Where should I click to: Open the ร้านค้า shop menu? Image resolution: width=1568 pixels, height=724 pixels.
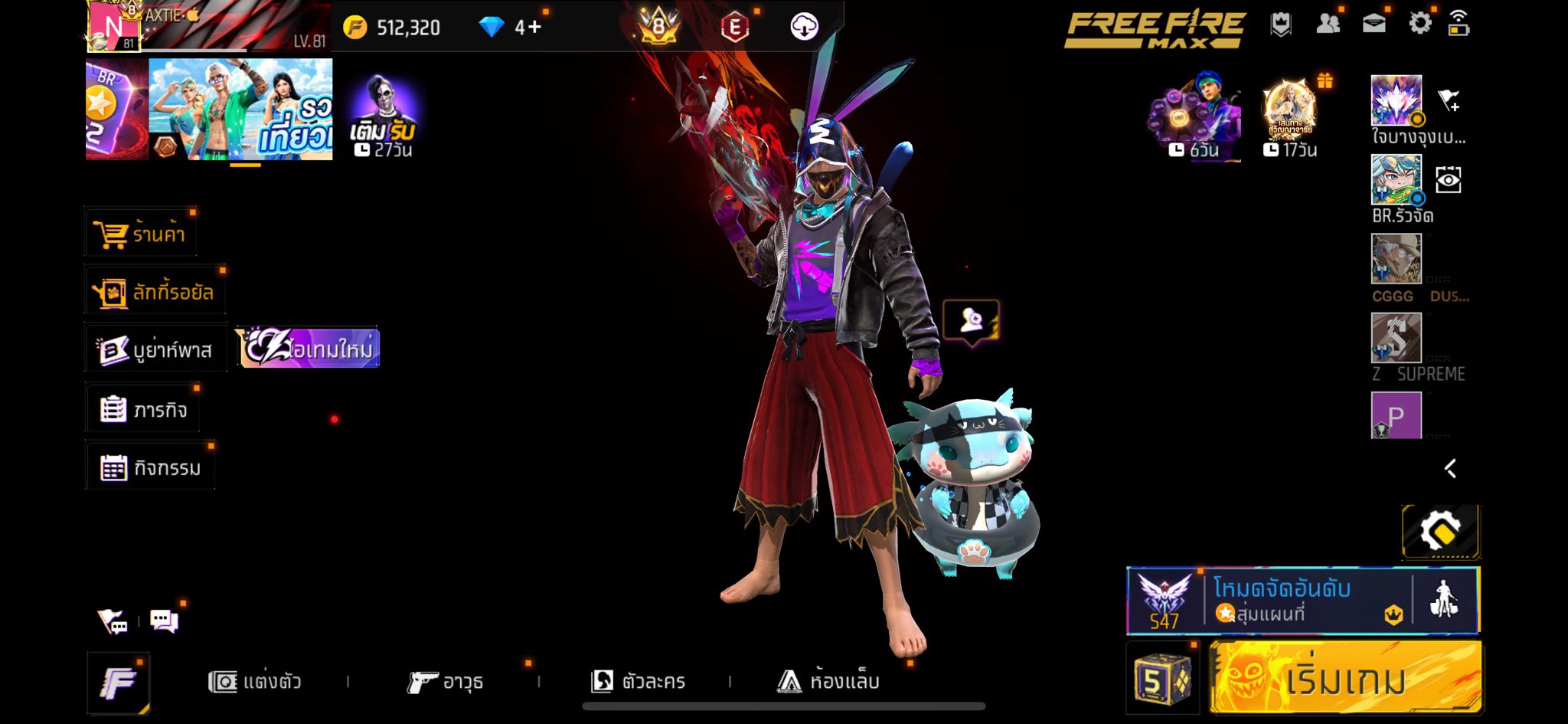pos(141,233)
